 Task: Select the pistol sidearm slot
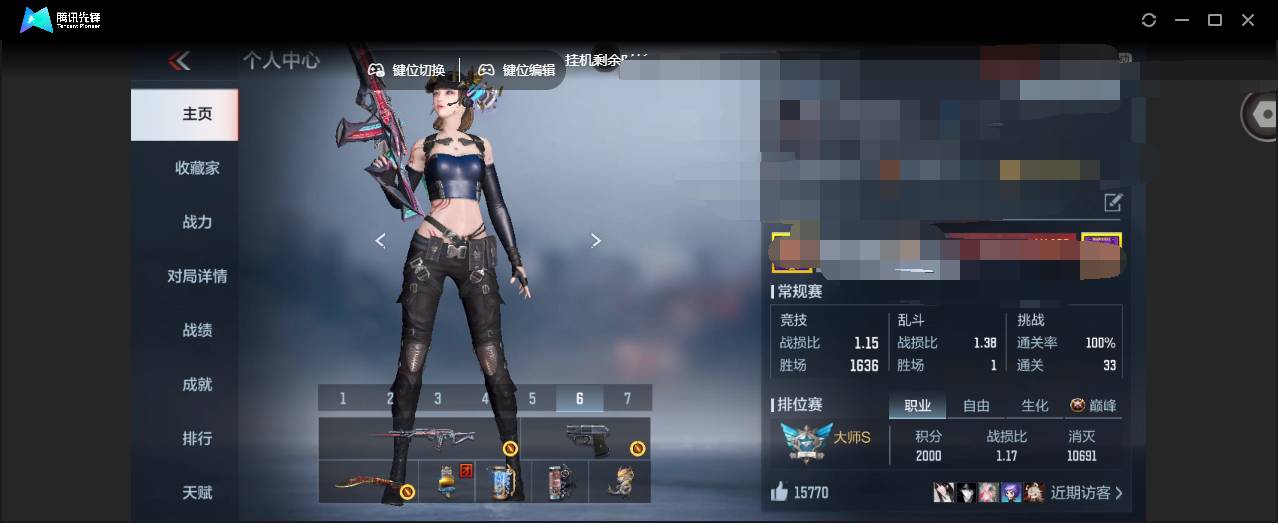coord(585,438)
